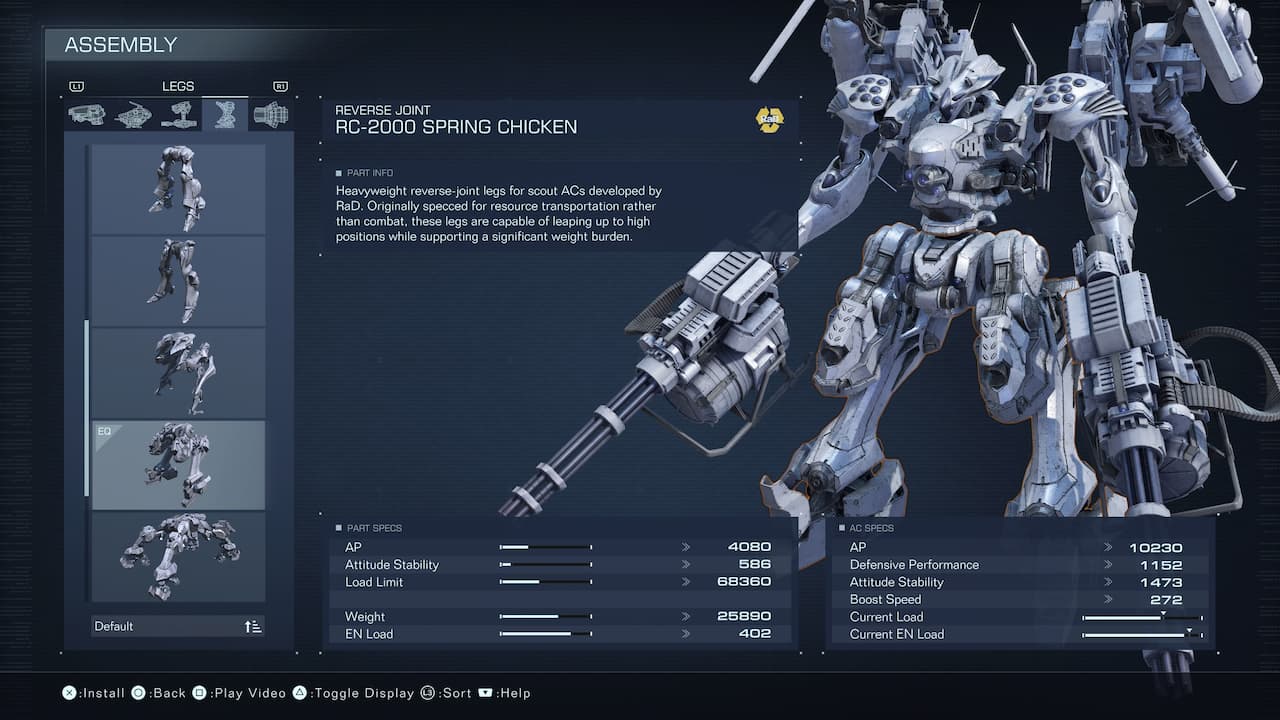The width and height of the screenshot is (1280, 720).
Task: Switch to the head parts tab
Action: coord(86,115)
